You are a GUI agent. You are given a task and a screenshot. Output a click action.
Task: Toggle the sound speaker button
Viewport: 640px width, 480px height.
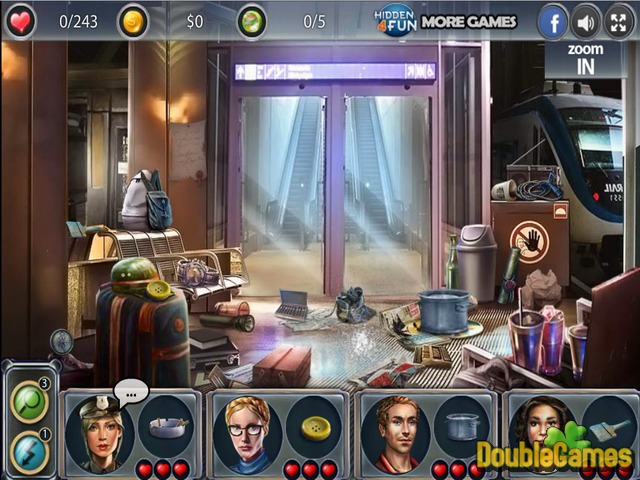pos(586,22)
